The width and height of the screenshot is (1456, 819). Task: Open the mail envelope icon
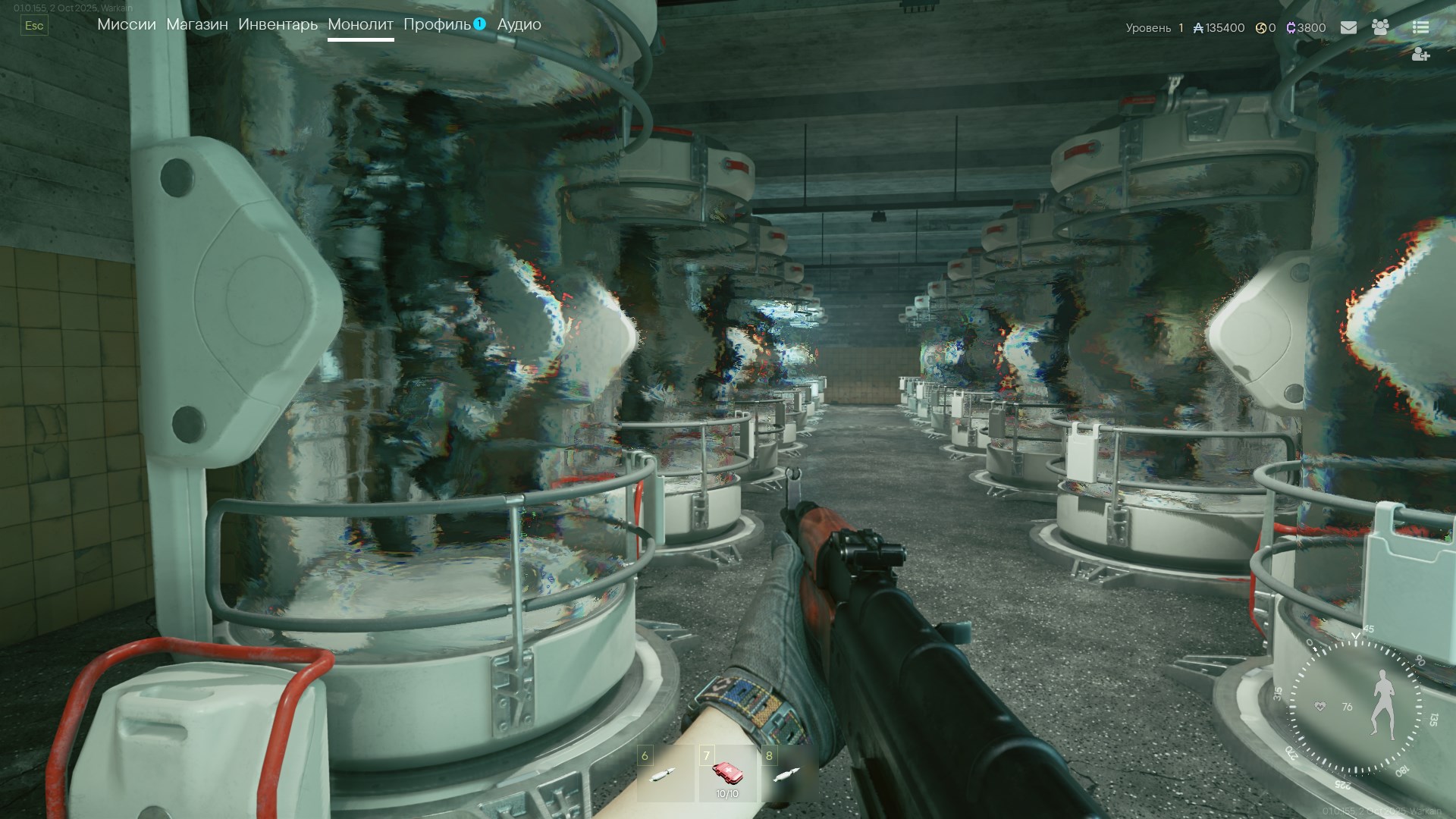tap(1348, 27)
